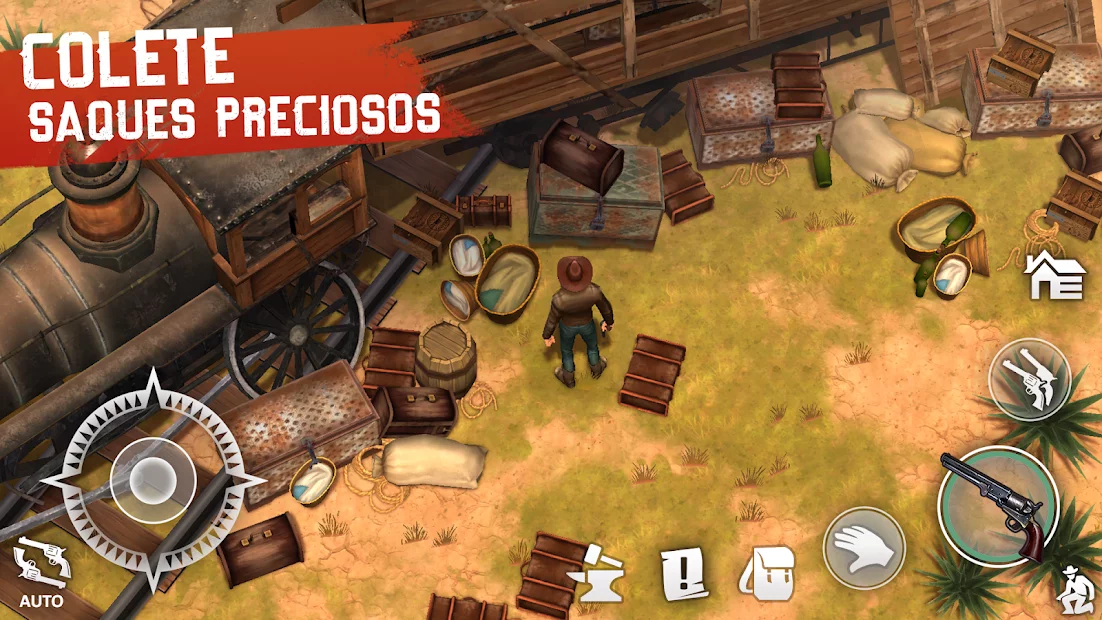
Task: Open the quest exclamation mark journal
Action: [x=685, y=575]
